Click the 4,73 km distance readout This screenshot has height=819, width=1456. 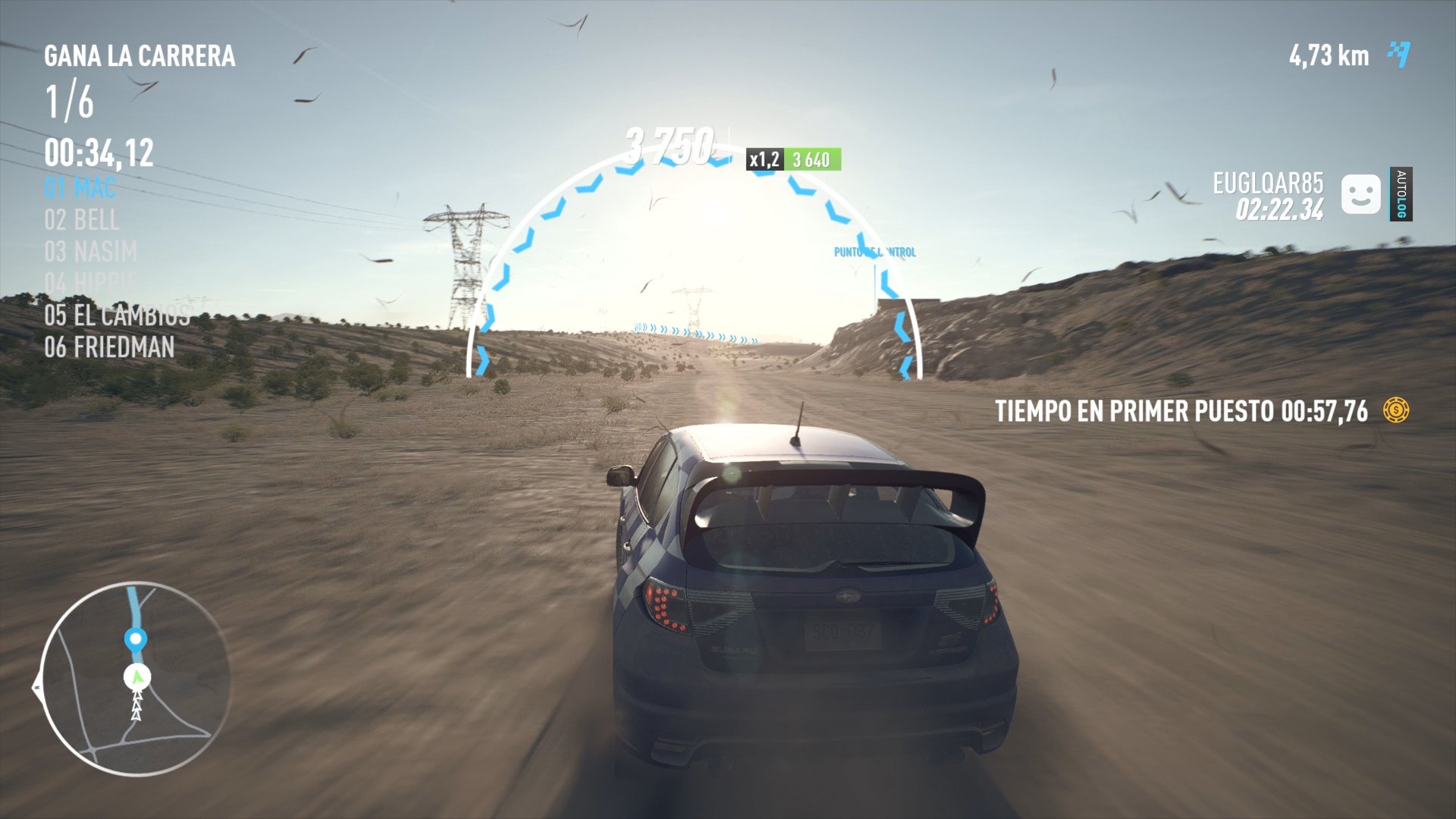pyautogui.click(x=1329, y=54)
